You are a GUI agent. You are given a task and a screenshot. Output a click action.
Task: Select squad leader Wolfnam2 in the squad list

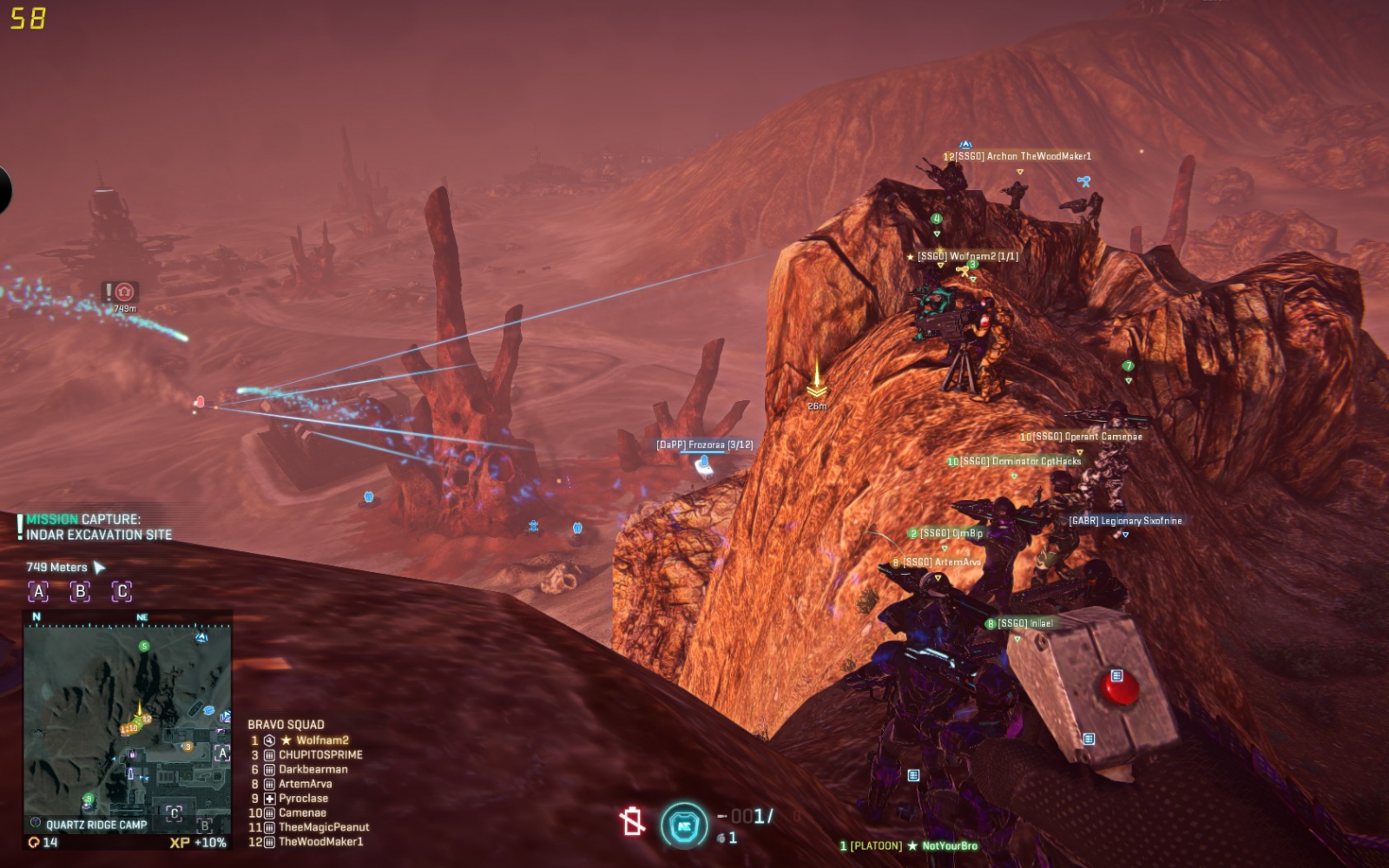321,740
